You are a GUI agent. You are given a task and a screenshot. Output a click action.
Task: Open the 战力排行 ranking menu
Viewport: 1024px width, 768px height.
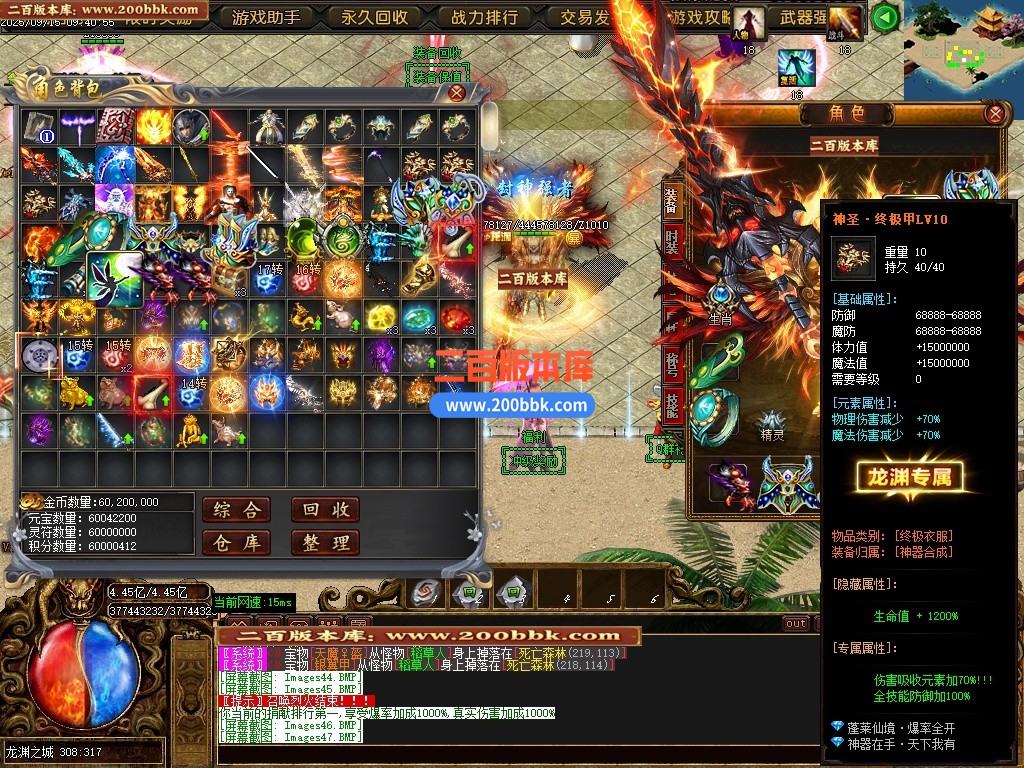point(484,17)
